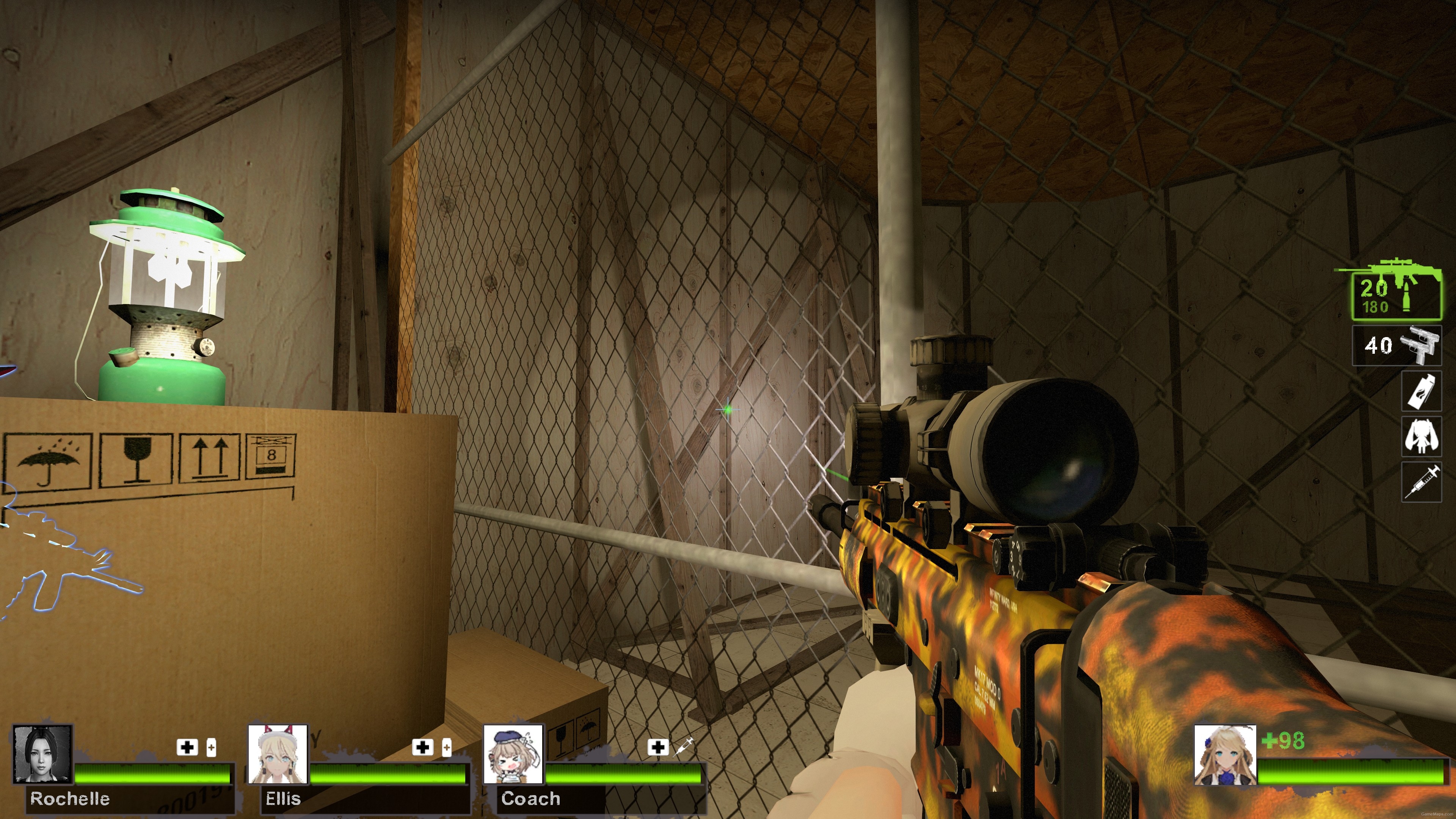This screenshot has height=819, width=1456.
Task: Click the syringe icon in Coach's panel
Action: coord(684,747)
